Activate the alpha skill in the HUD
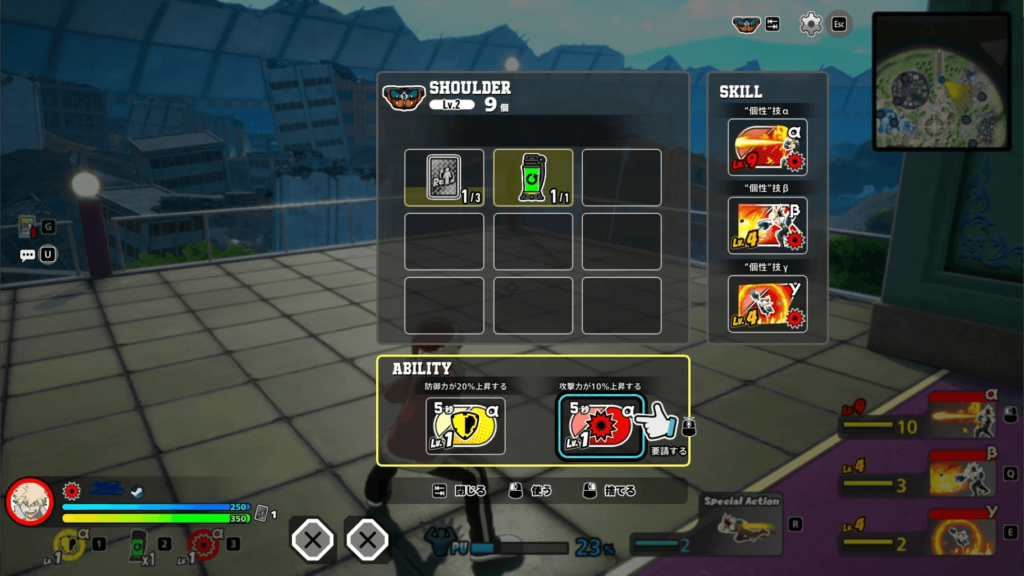The height and width of the screenshot is (576, 1024). pyautogui.click(x=962, y=414)
